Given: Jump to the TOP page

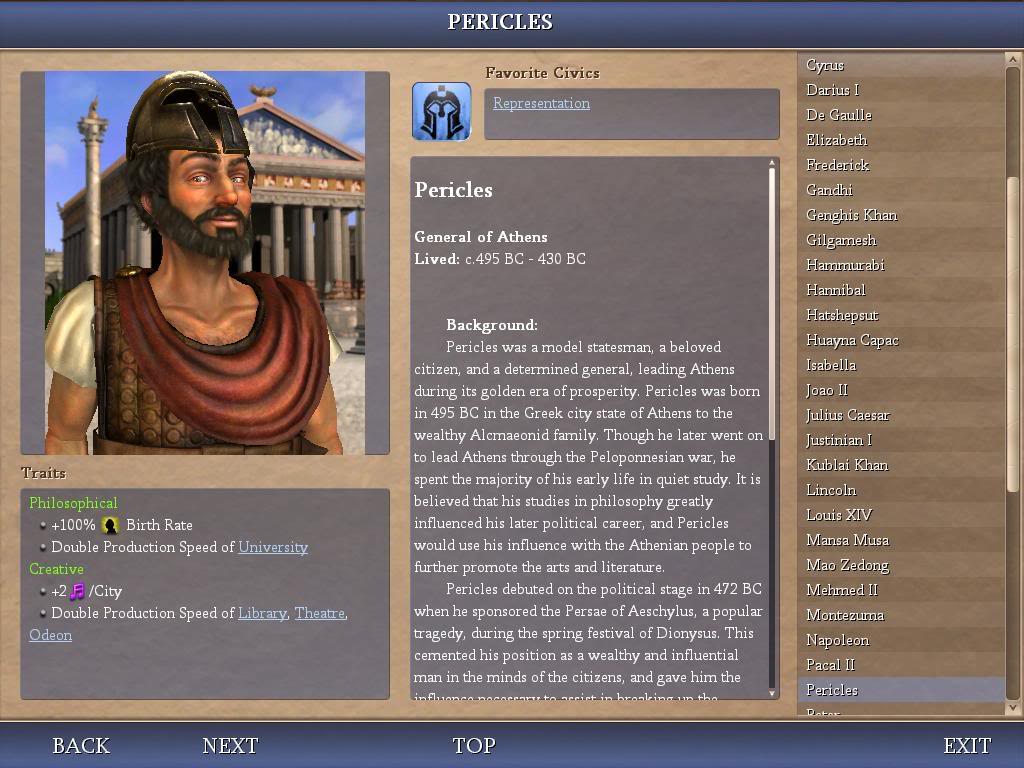Looking at the screenshot, I should 474,746.
